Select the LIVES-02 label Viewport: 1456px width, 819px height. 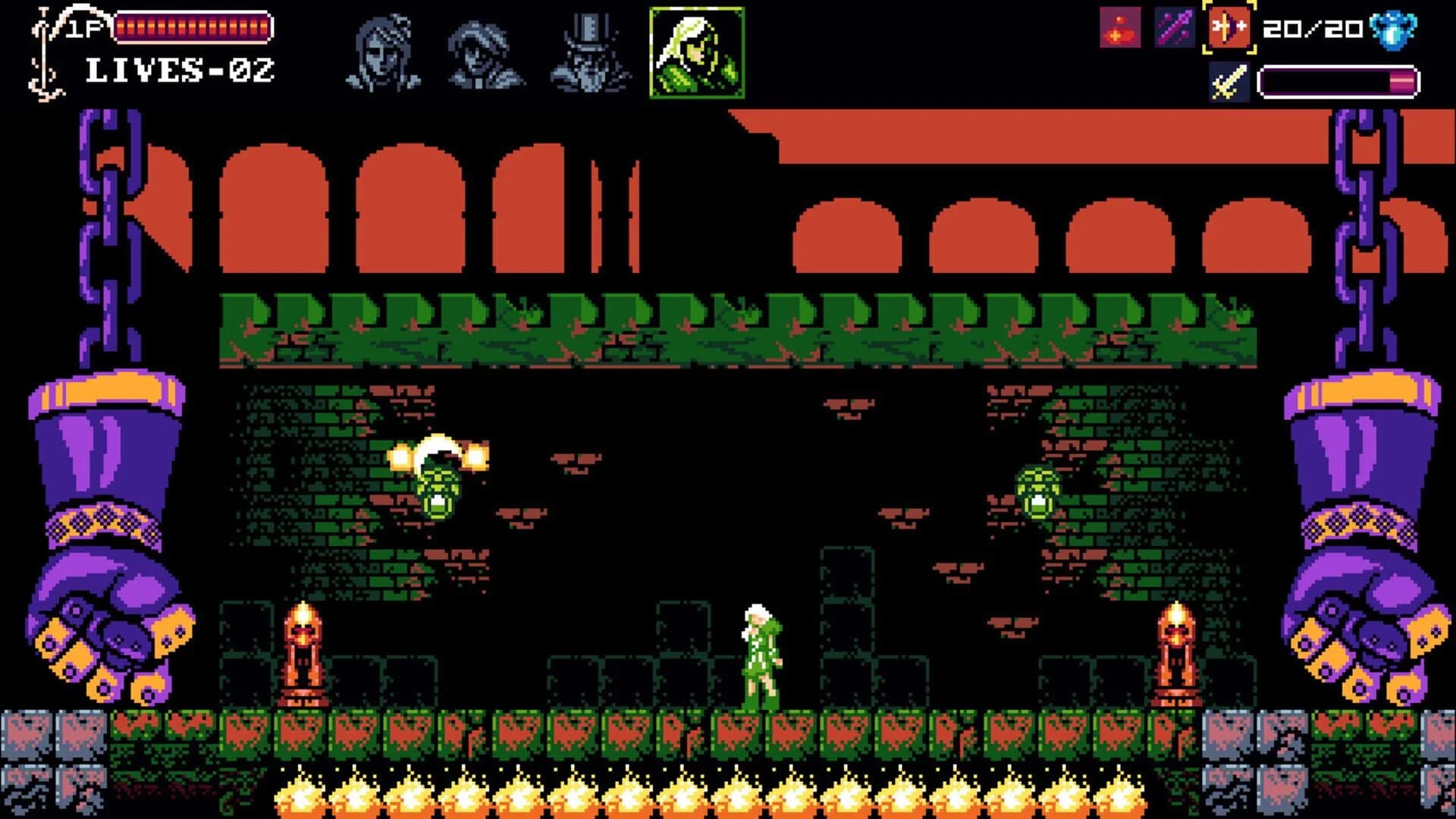pyautogui.click(x=178, y=72)
